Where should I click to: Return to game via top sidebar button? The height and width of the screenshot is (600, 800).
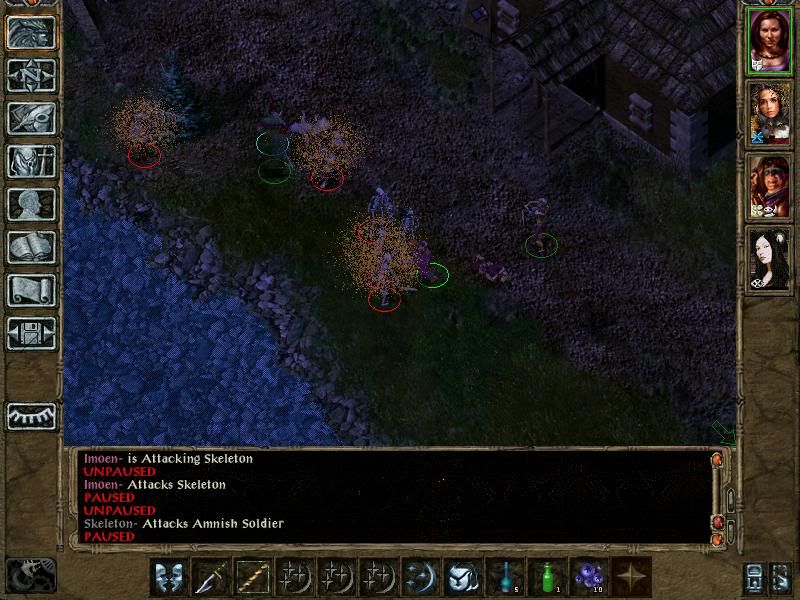tap(31, 32)
